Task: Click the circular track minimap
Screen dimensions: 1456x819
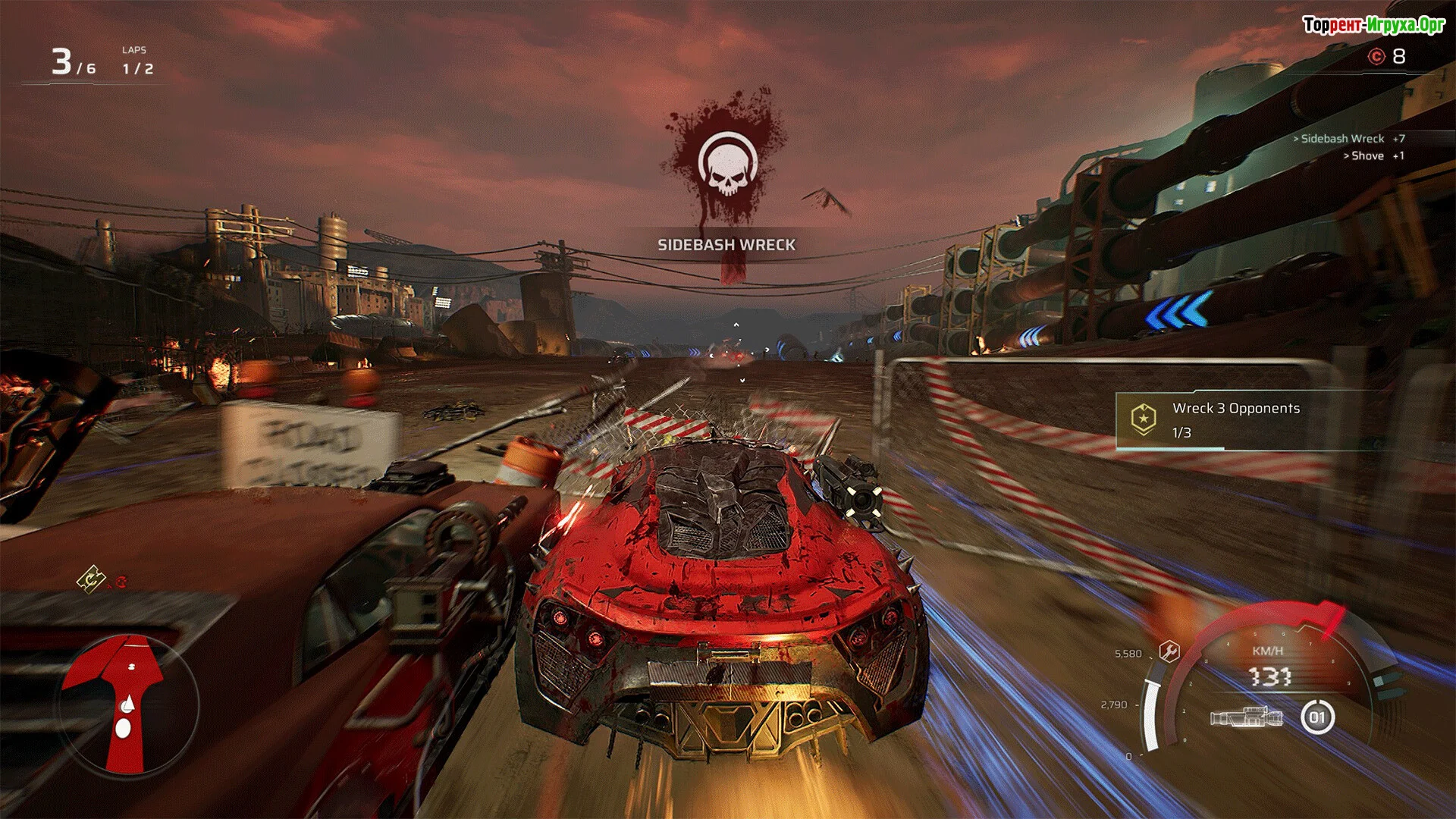Action: coord(129,705)
